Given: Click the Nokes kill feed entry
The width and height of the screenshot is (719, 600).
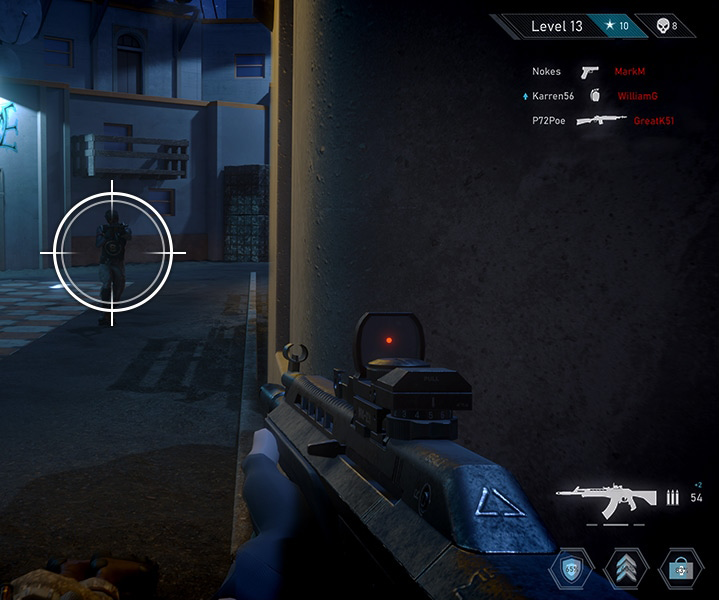Looking at the screenshot, I should (546, 72).
